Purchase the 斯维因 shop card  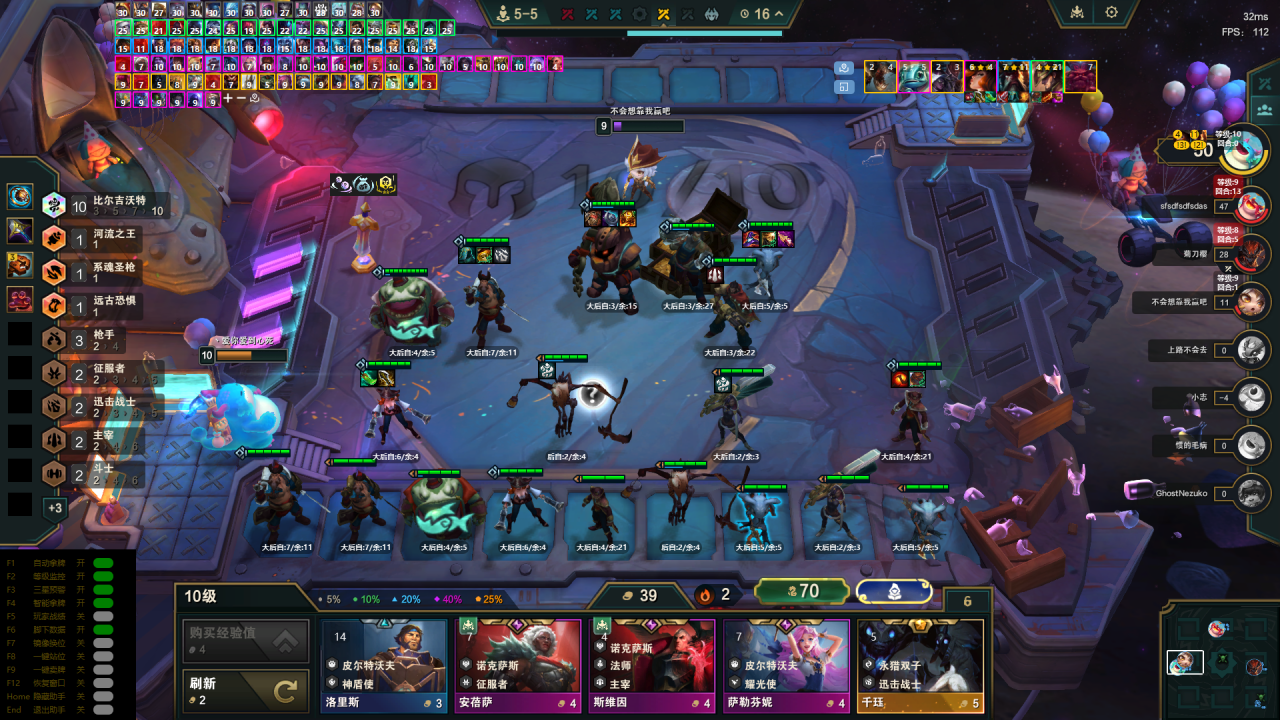[652, 664]
